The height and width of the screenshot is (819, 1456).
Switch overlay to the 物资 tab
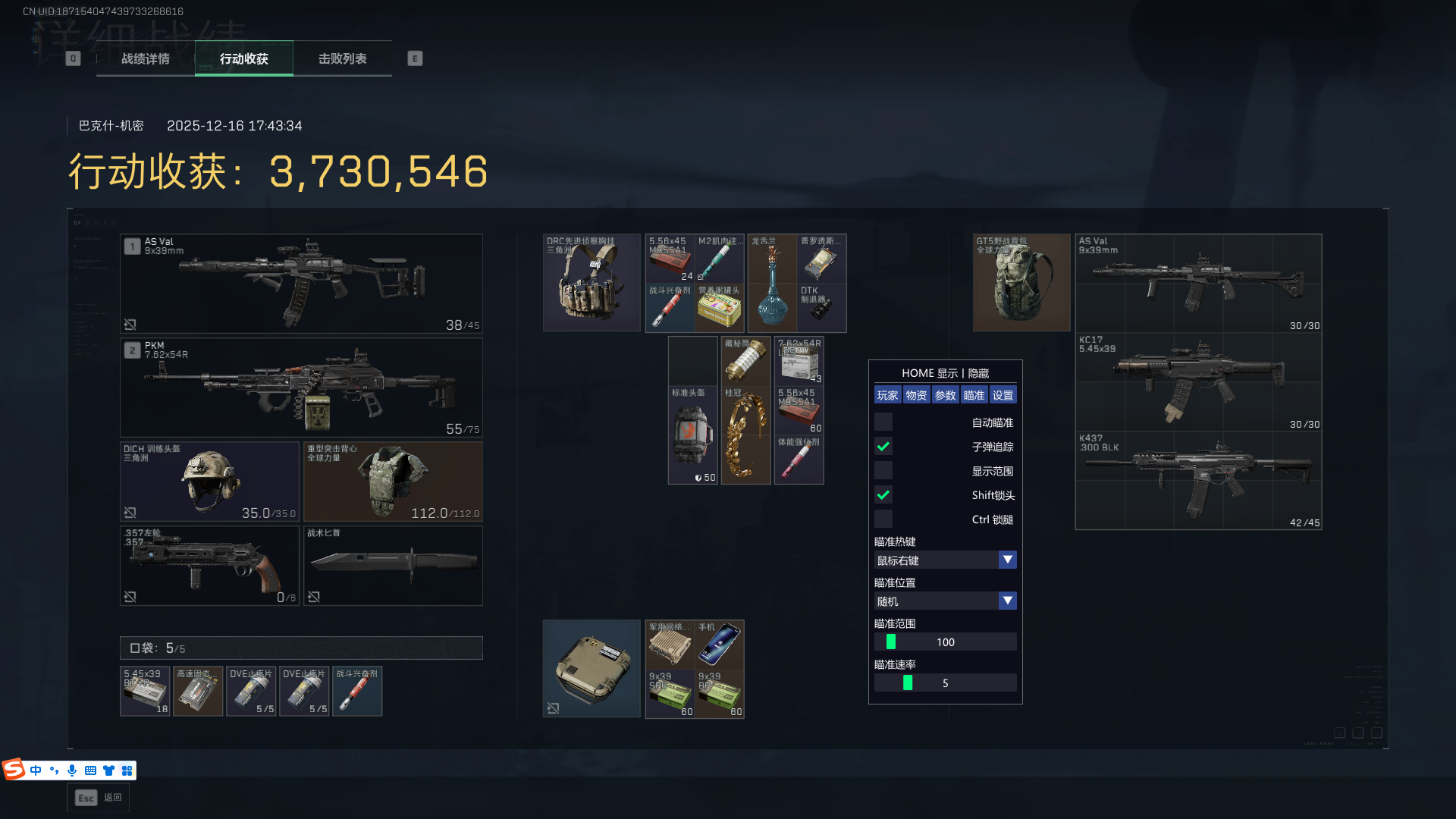[916, 395]
